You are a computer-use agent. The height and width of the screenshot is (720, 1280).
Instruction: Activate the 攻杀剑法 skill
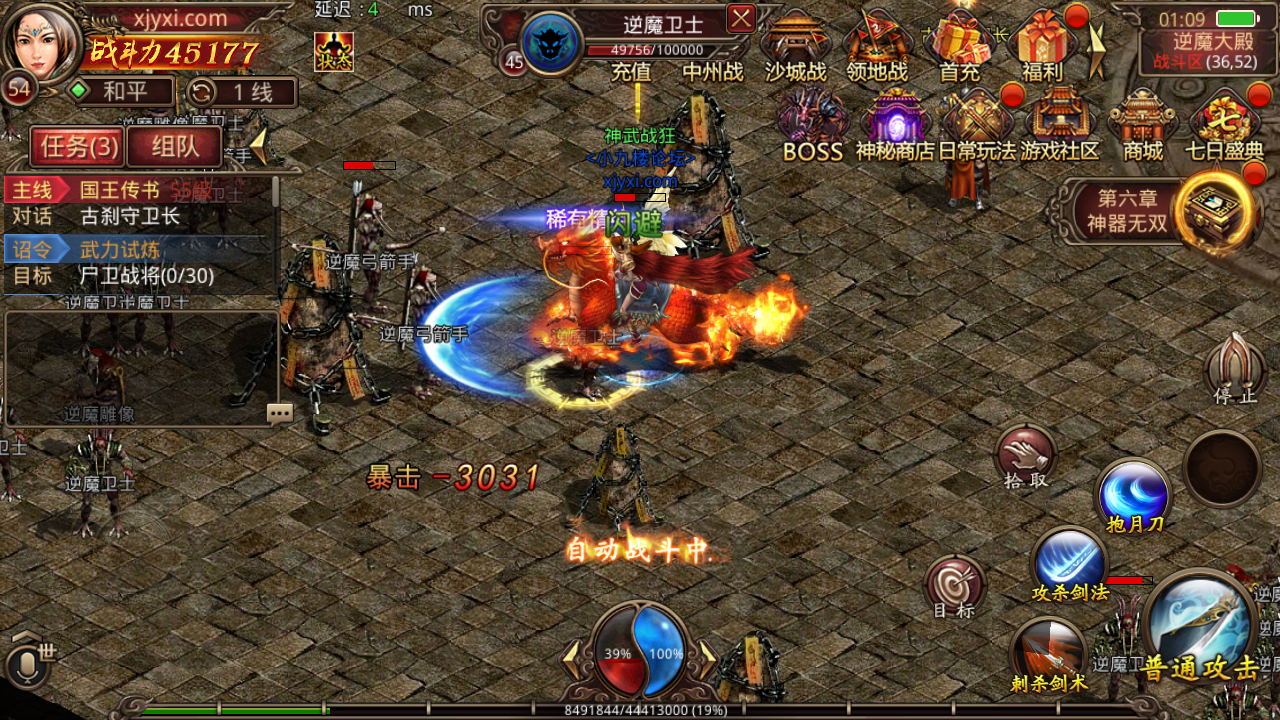[1068, 560]
